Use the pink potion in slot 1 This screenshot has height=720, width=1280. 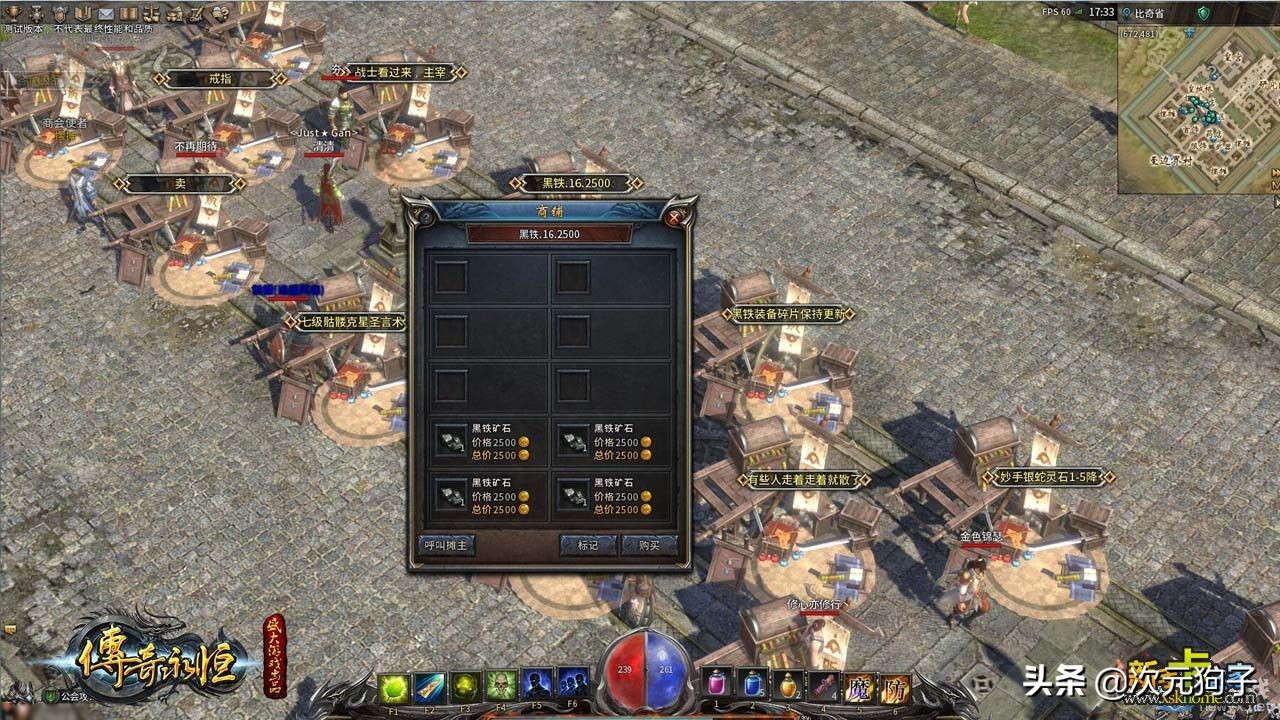coord(717,684)
